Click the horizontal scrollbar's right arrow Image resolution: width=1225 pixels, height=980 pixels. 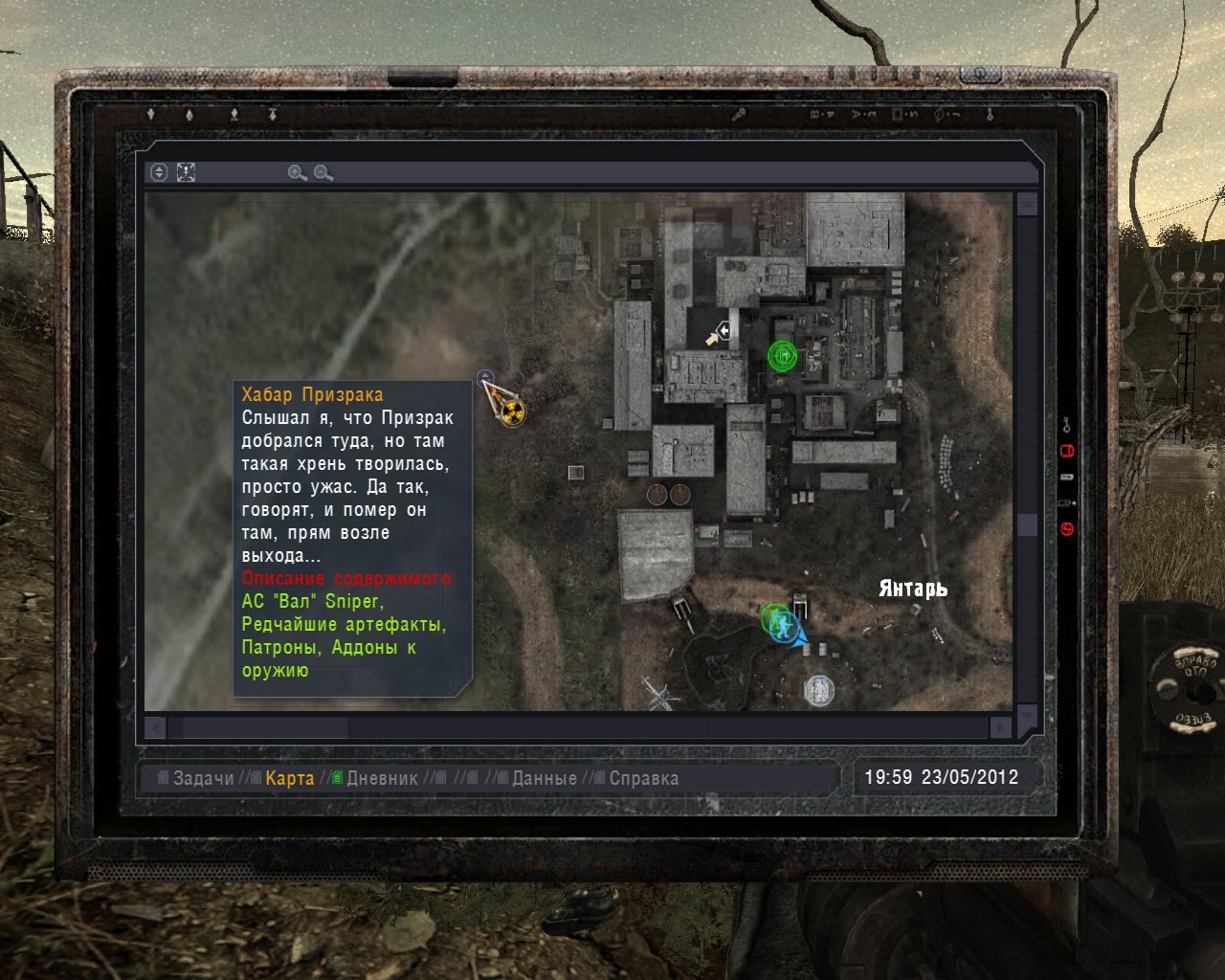[1000, 727]
